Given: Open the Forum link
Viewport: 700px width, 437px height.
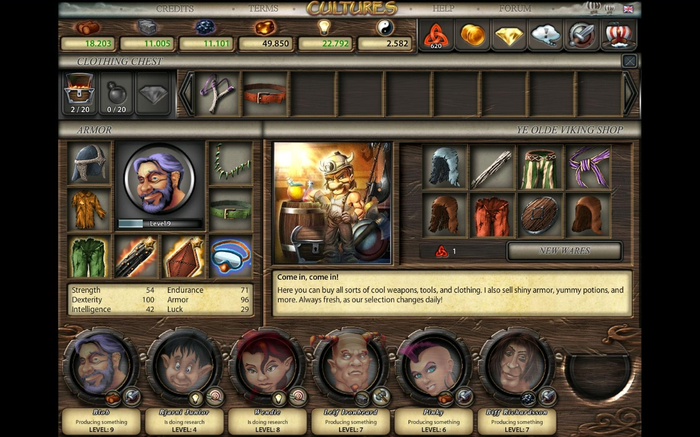Looking at the screenshot, I should coord(515,8).
